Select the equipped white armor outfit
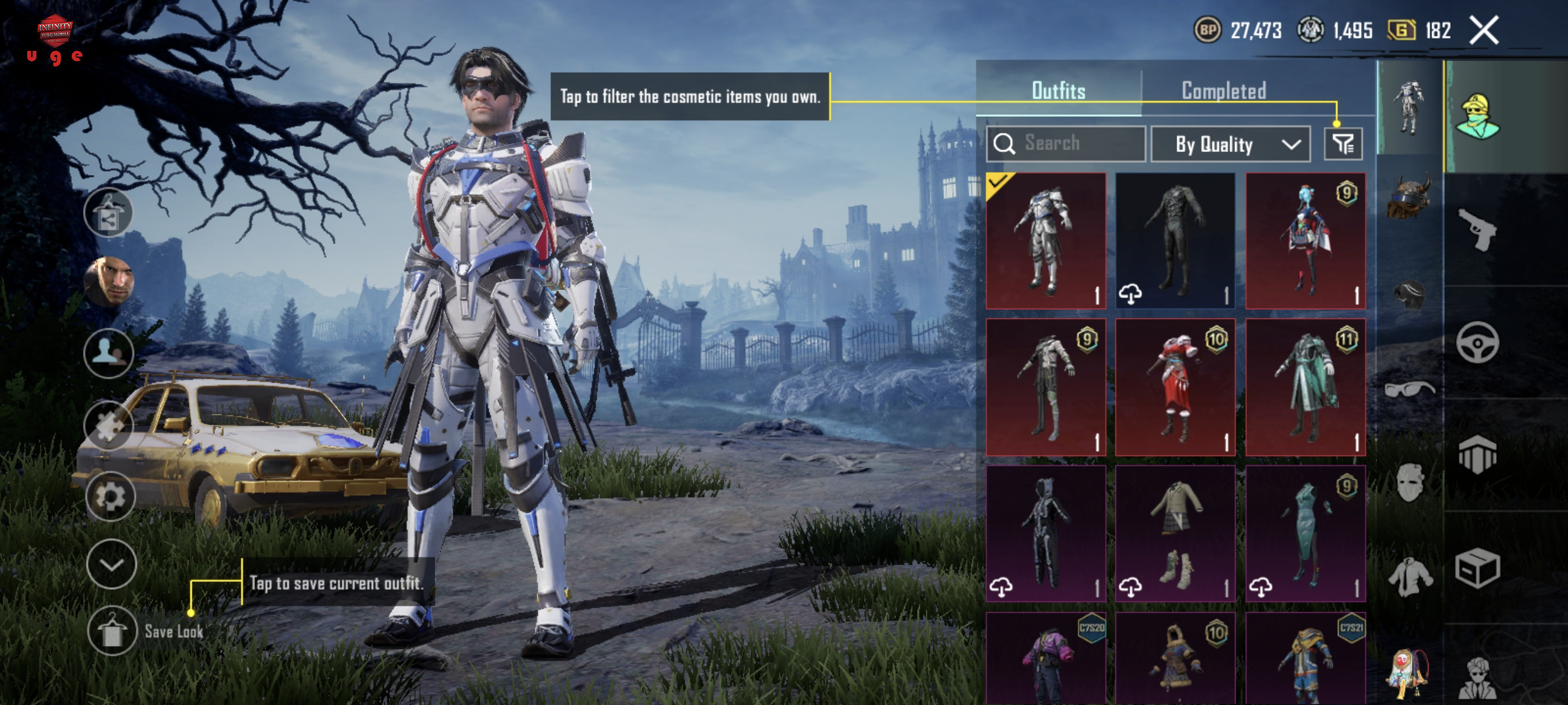The height and width of the screenshot is (705, 1568). 1046,240
